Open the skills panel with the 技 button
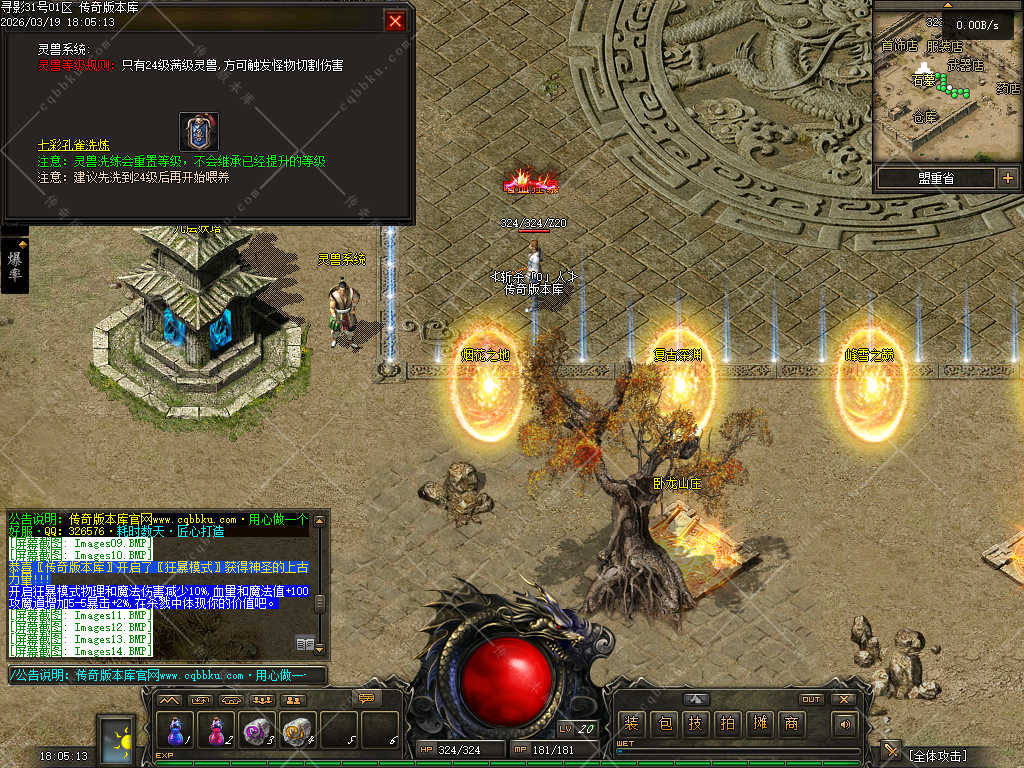This screenshot has height=768, width=1024. click(x=695, y=723)
